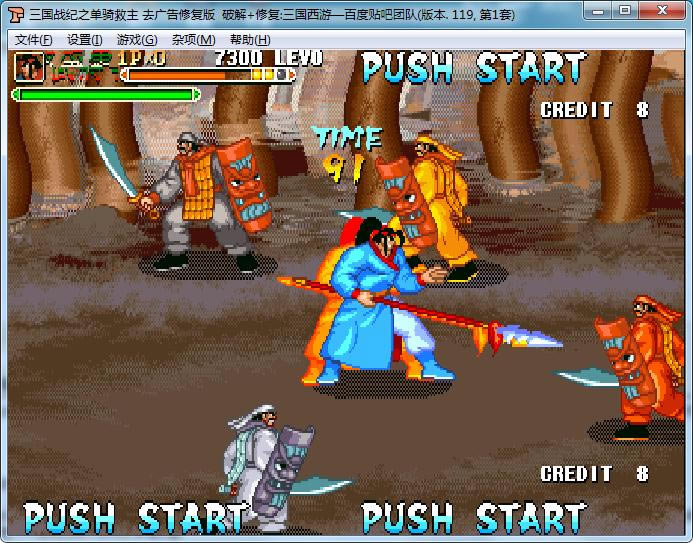Open the 游戏(G) game menu
693x543 pixels.
click(137, 40)
